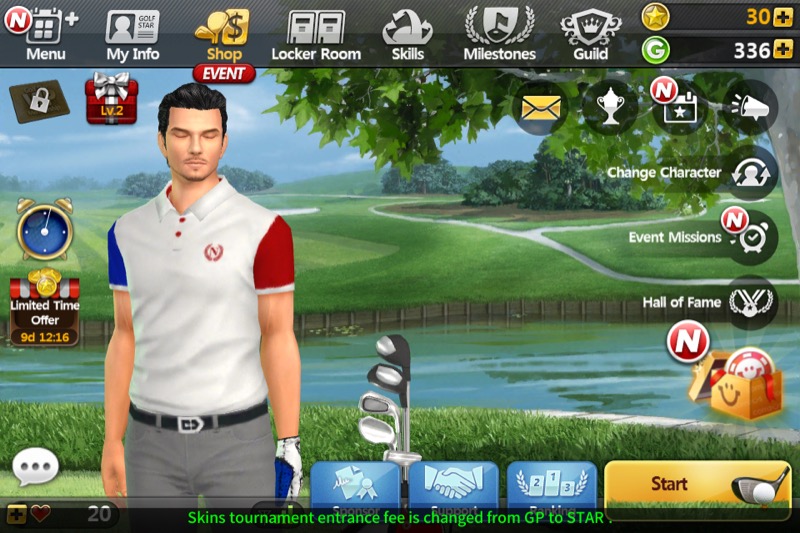This screenshot has width=800, height=533.
Task: Visit the Shop
Action: click(224, 32)
